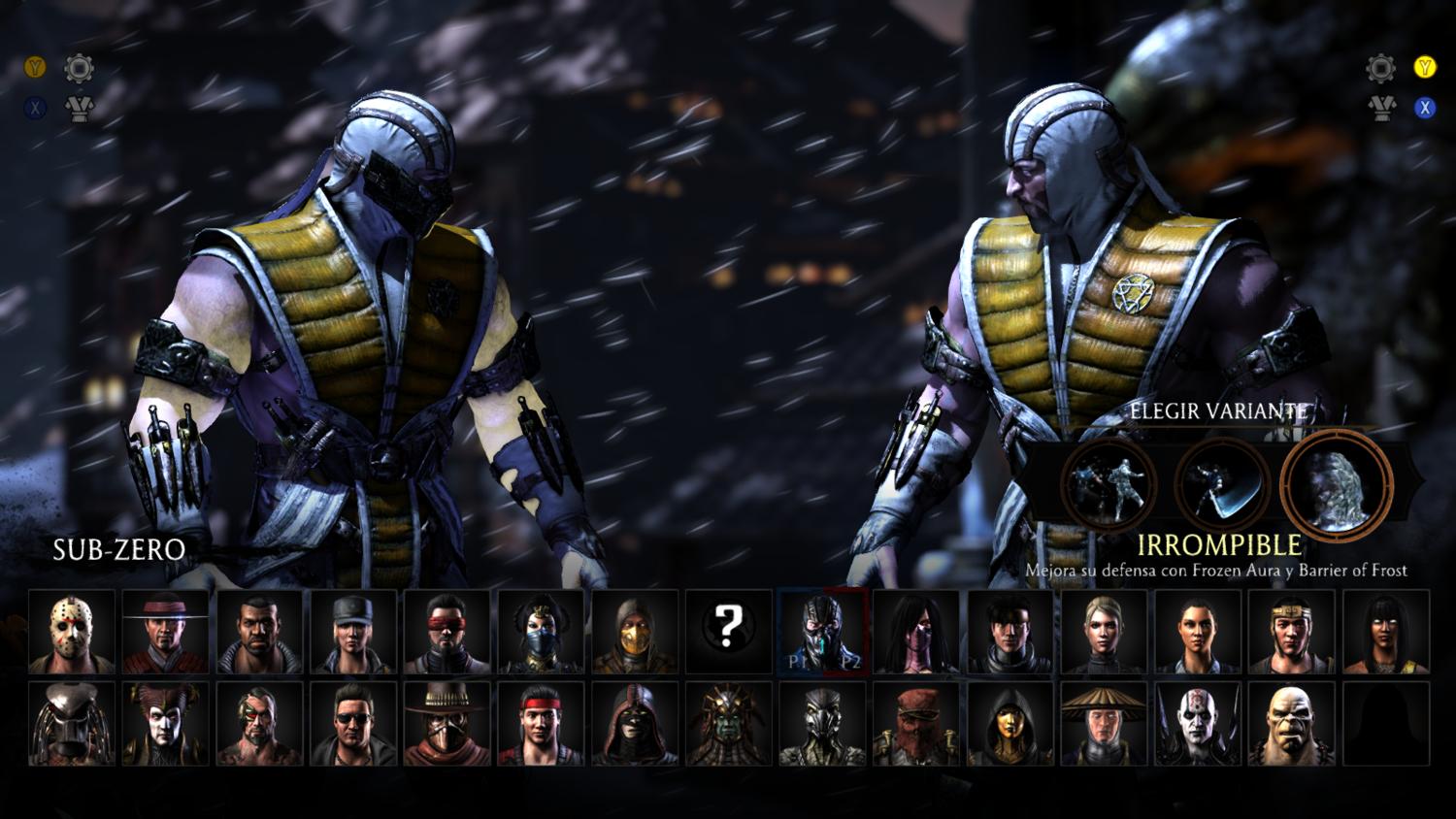Pick Johnny Cage wearing sunglasses
The image size is (1456, 819).
(352, 724)
